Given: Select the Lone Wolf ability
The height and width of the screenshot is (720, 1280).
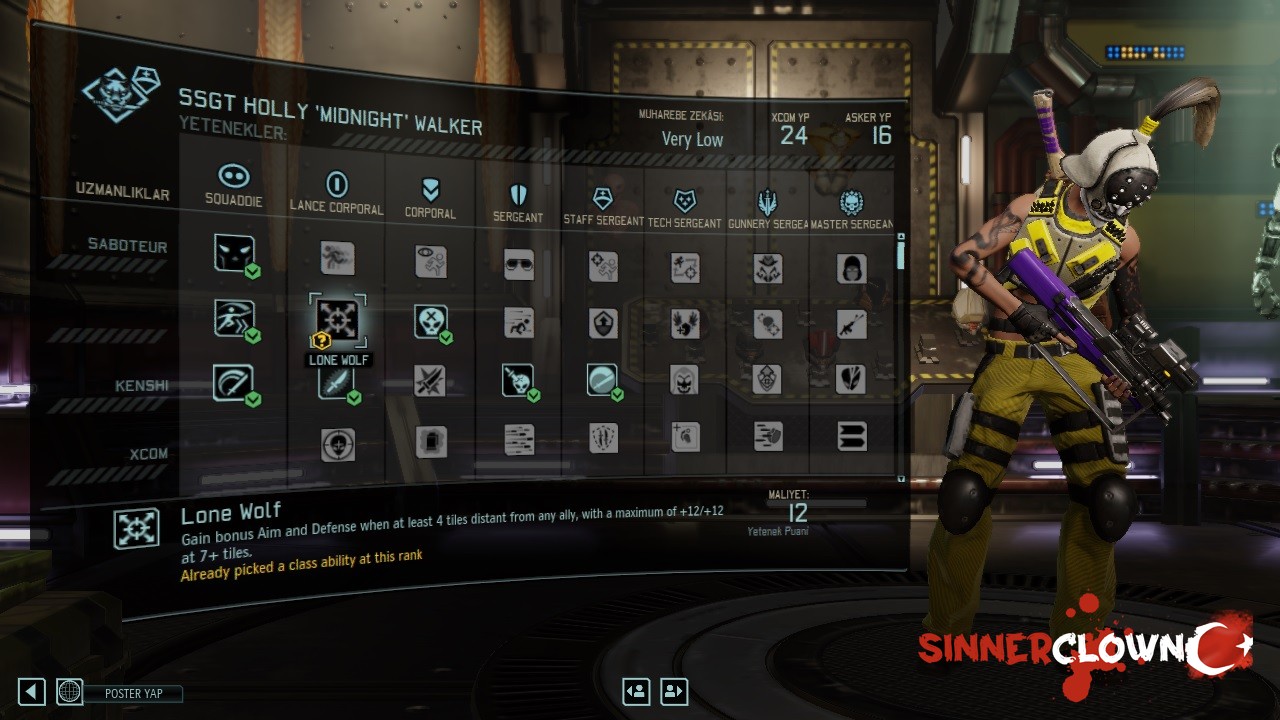Looking at the screenshot, I should (337, 320).
